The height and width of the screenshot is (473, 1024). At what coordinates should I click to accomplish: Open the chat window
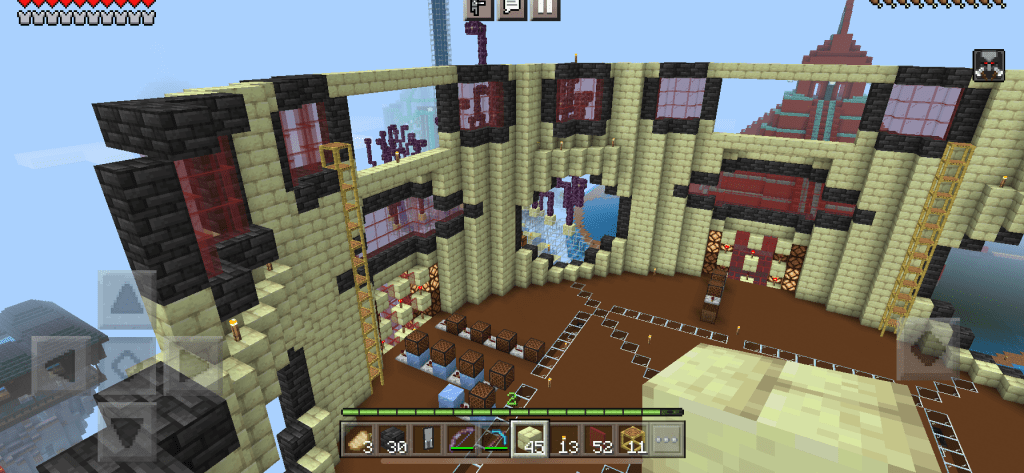pyautogui.click(x=513, y=8)
